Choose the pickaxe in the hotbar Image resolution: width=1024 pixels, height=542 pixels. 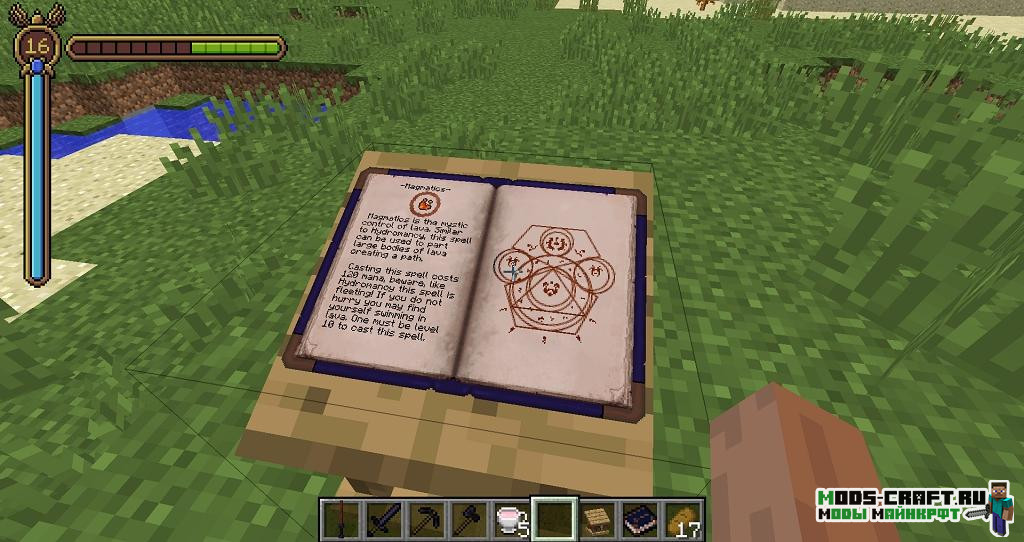426,519
